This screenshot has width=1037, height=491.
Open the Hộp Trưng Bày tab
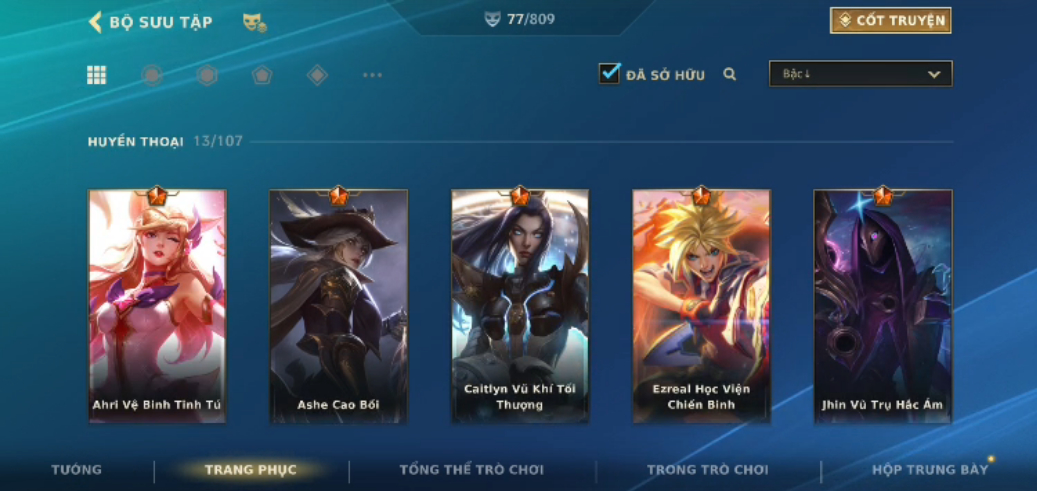pos(930,470)
